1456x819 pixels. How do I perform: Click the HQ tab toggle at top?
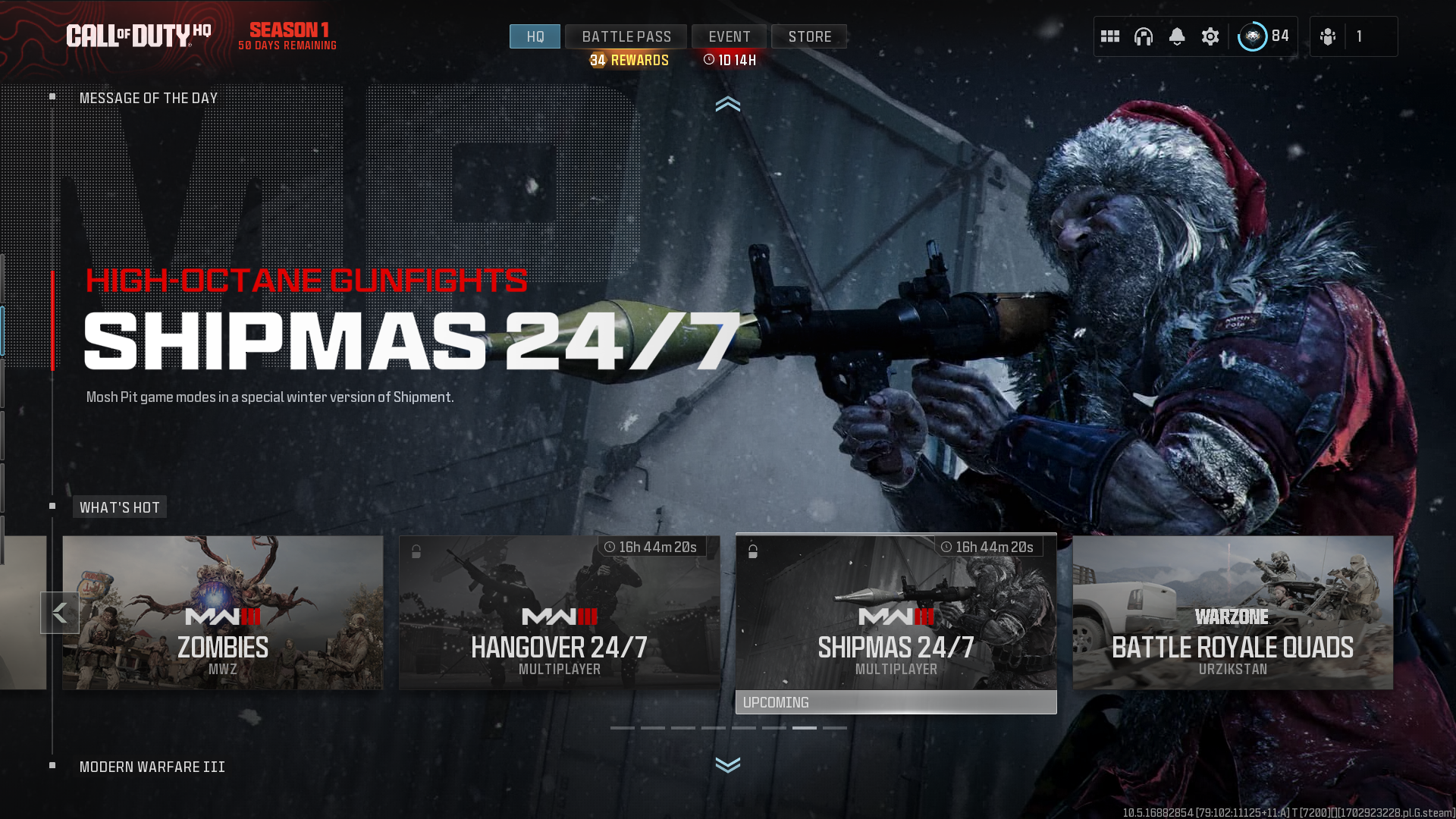tap(535, 36)
